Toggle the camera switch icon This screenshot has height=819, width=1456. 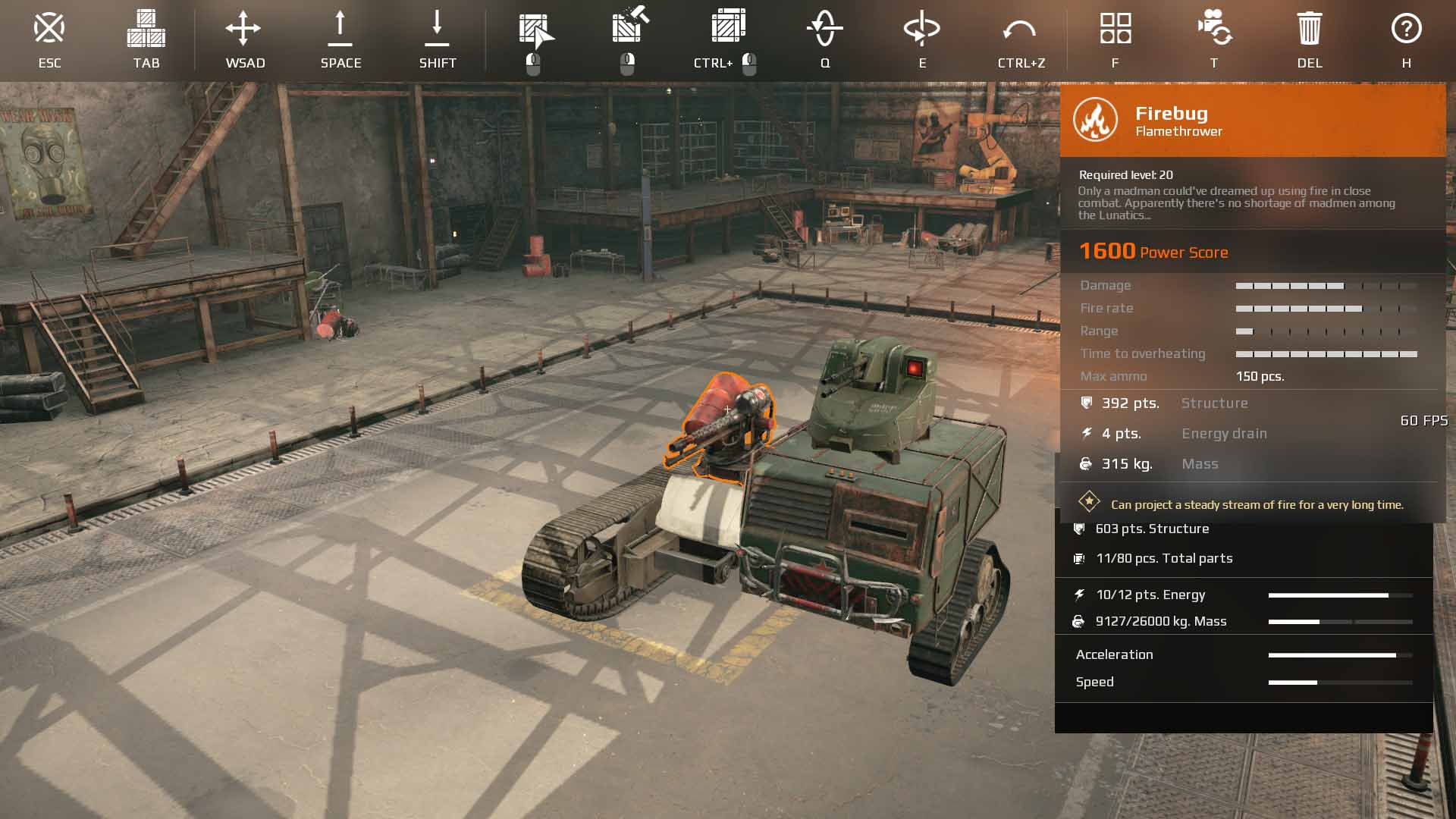1213,29
